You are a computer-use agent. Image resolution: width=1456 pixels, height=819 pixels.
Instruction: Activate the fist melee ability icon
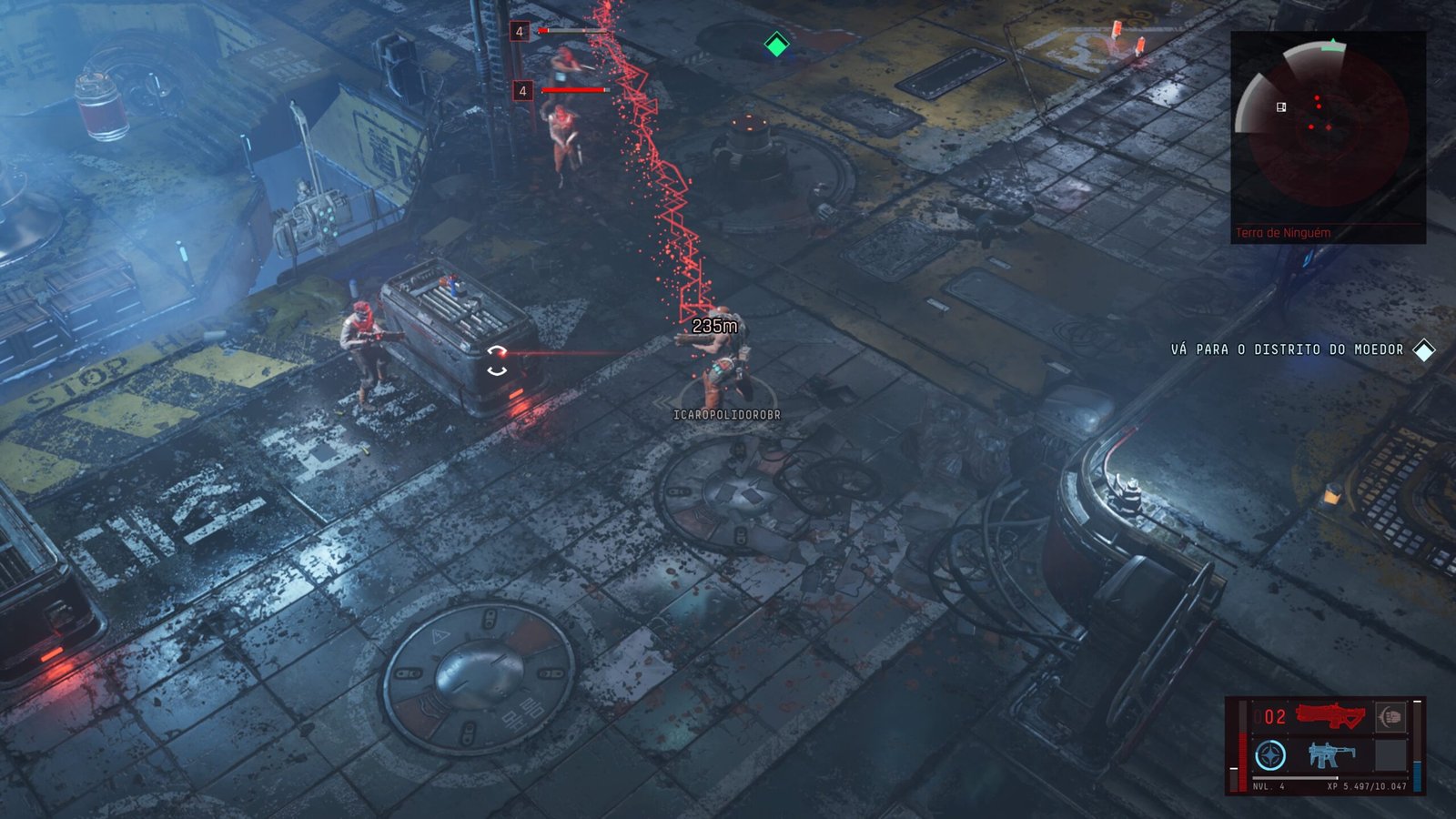click(1390, 716)
